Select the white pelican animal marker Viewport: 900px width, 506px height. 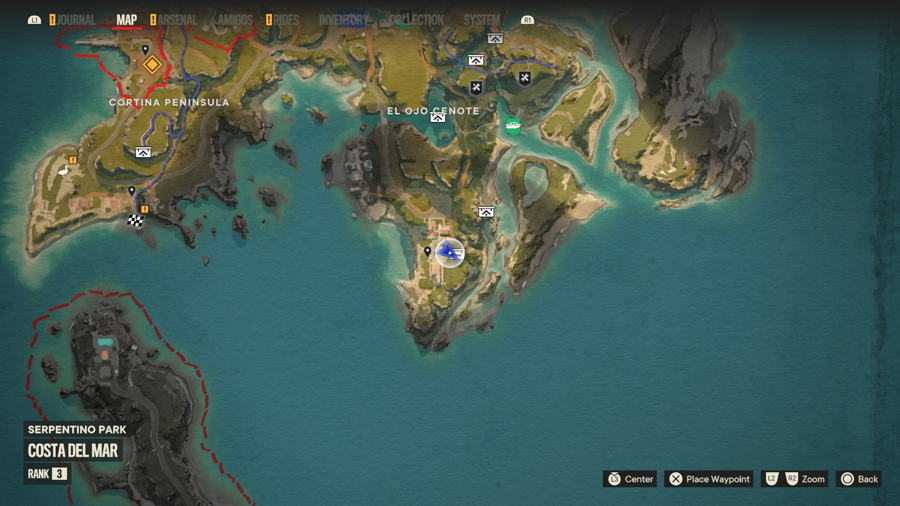[66, 171]
